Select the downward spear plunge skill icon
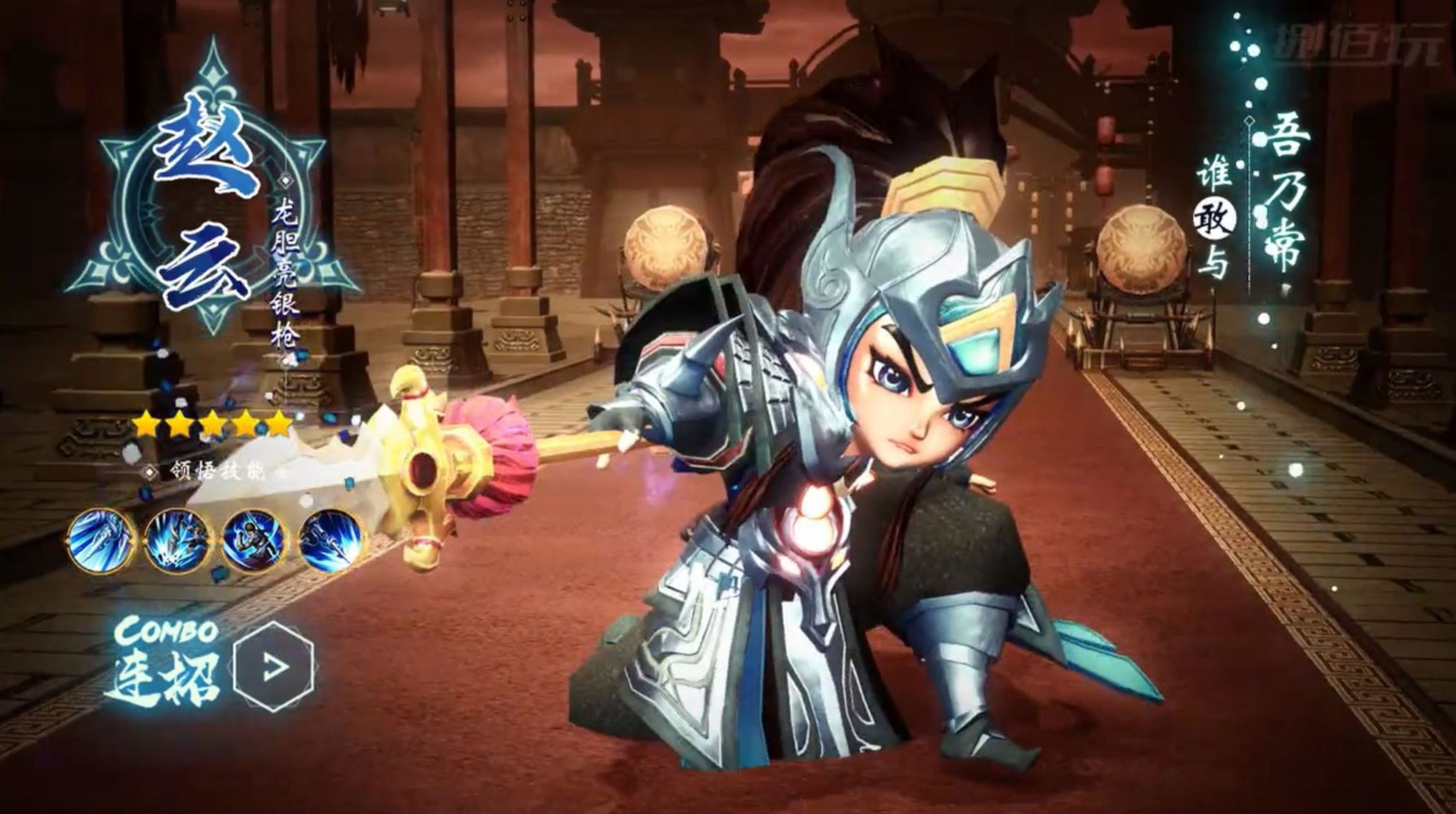Viewport: 1456px width, 814px height. [x=330, y=541]
